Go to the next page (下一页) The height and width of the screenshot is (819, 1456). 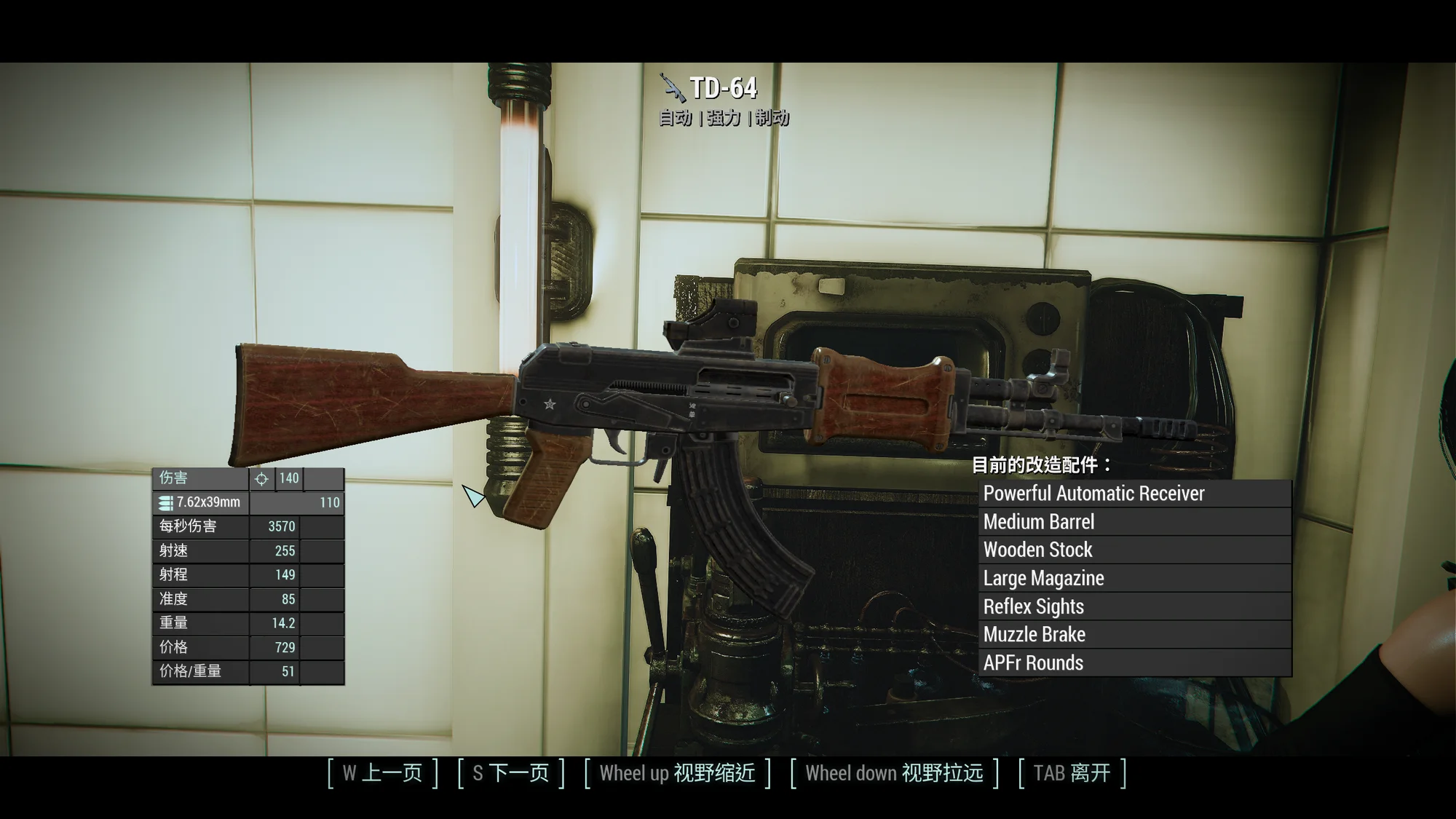511,773
